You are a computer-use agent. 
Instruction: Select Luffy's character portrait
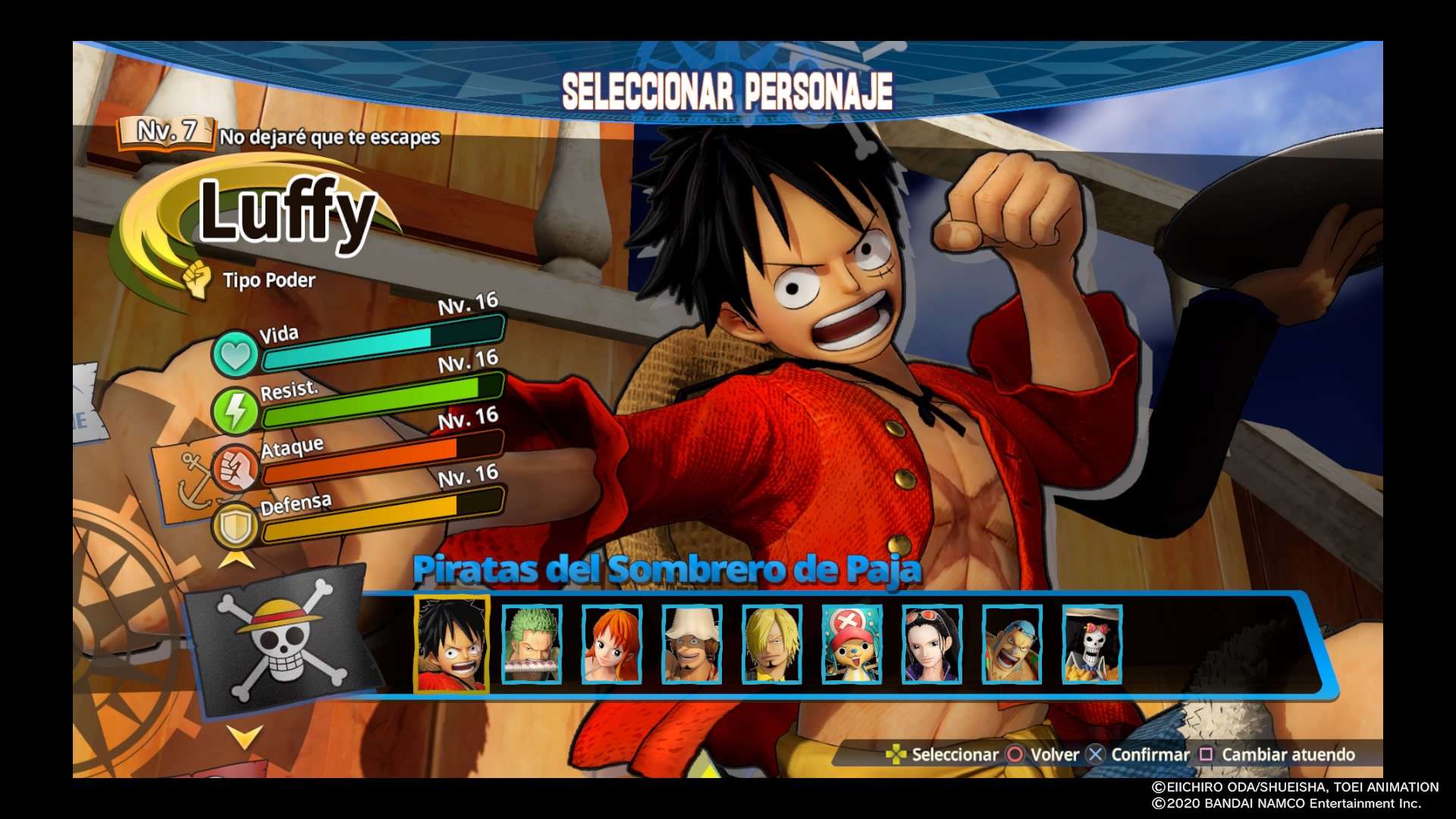tap(452, 644)
